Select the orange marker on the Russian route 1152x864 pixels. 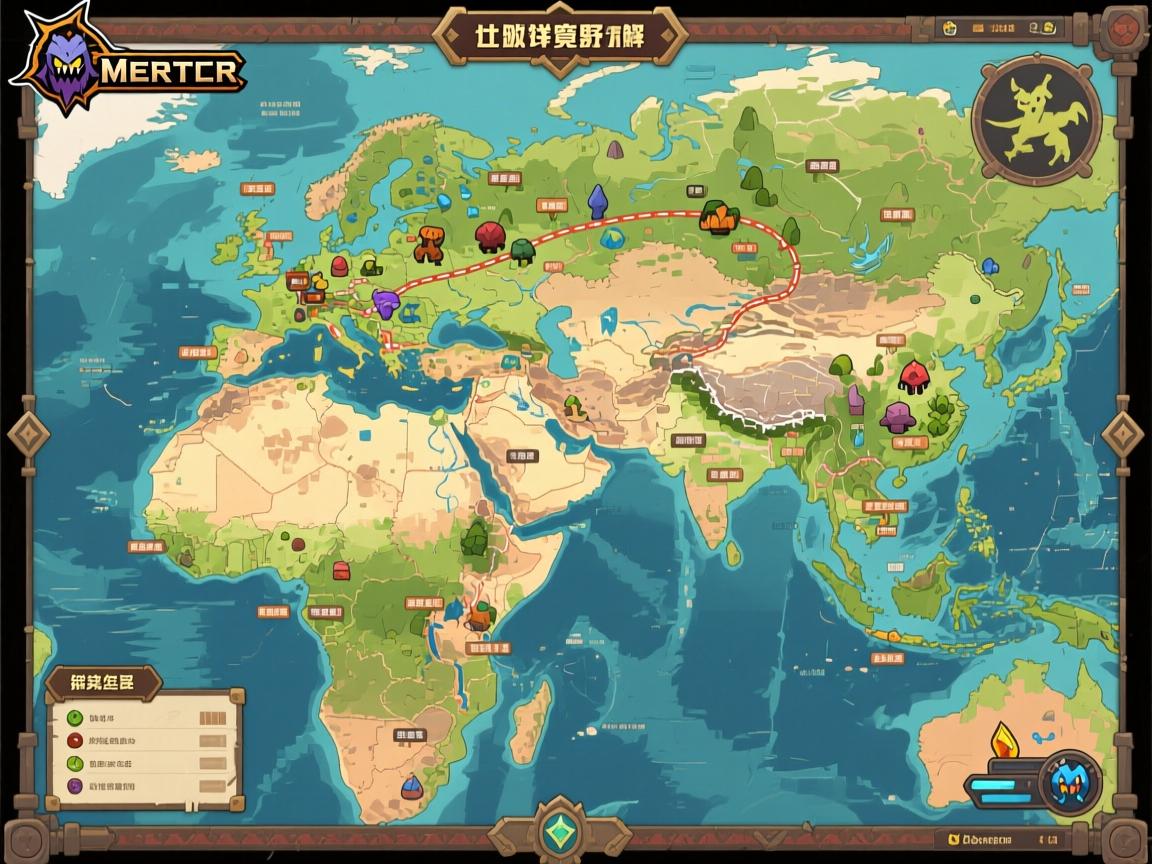pyautogui.click(x=719, y=216)
